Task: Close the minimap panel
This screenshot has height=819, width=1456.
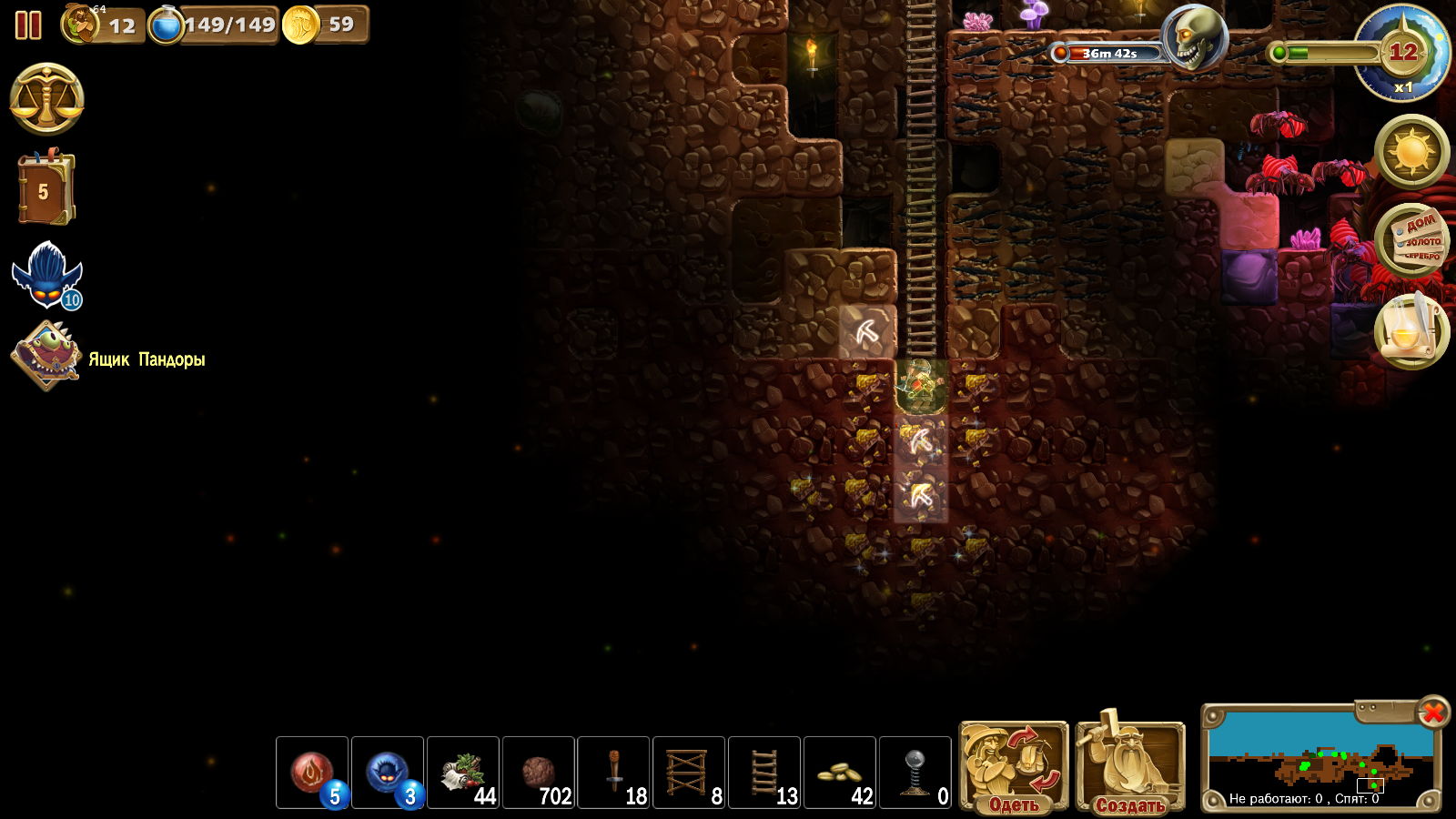Action: point(1432,712)
